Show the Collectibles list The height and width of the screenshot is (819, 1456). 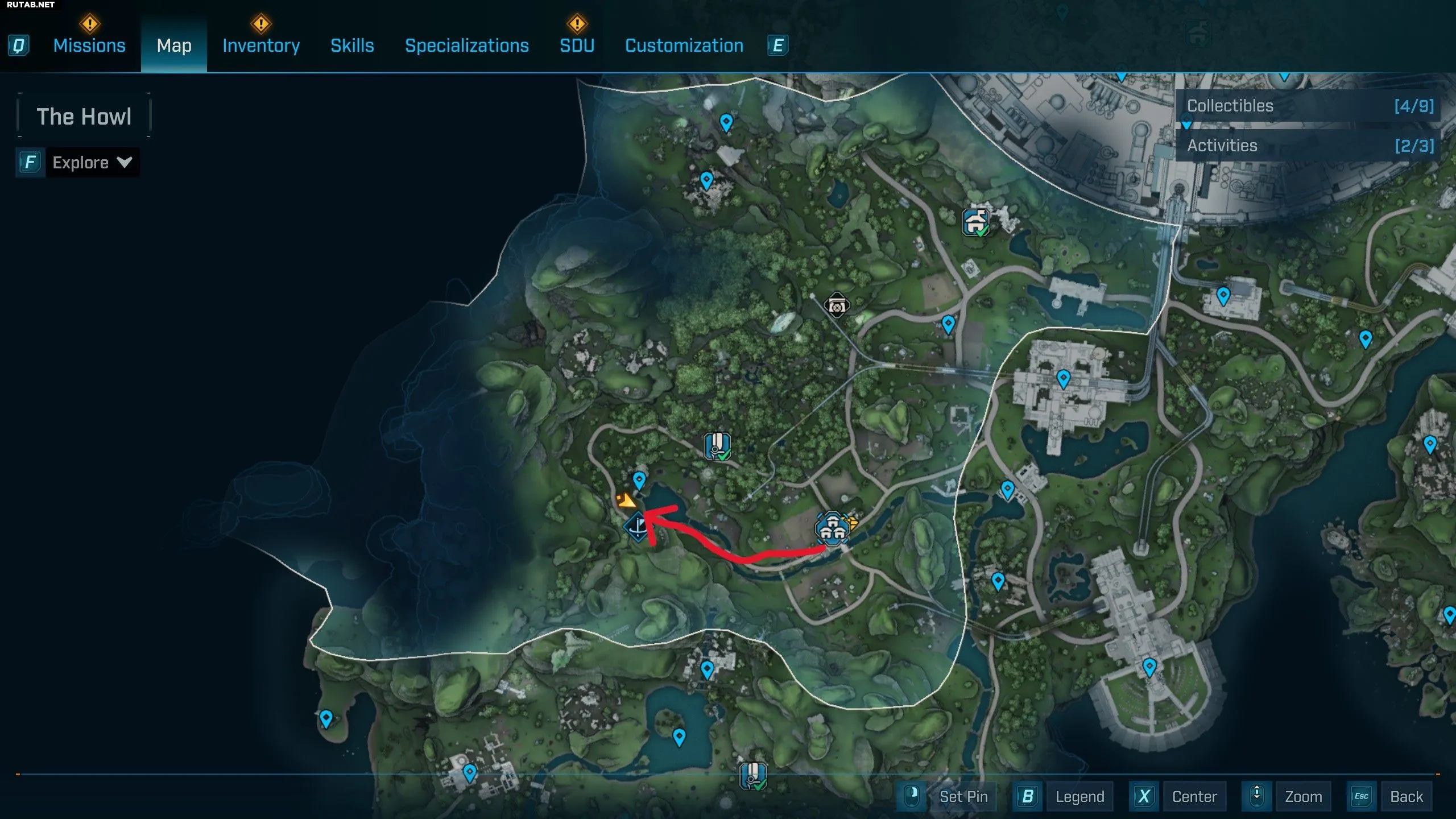(x=1308, y=106)
